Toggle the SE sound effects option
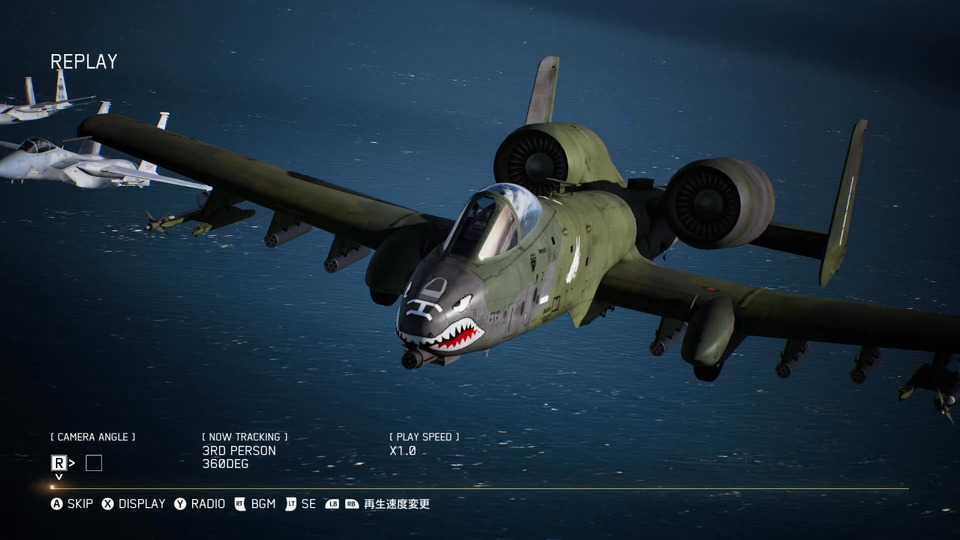The image size is (960, 540). 301,504
